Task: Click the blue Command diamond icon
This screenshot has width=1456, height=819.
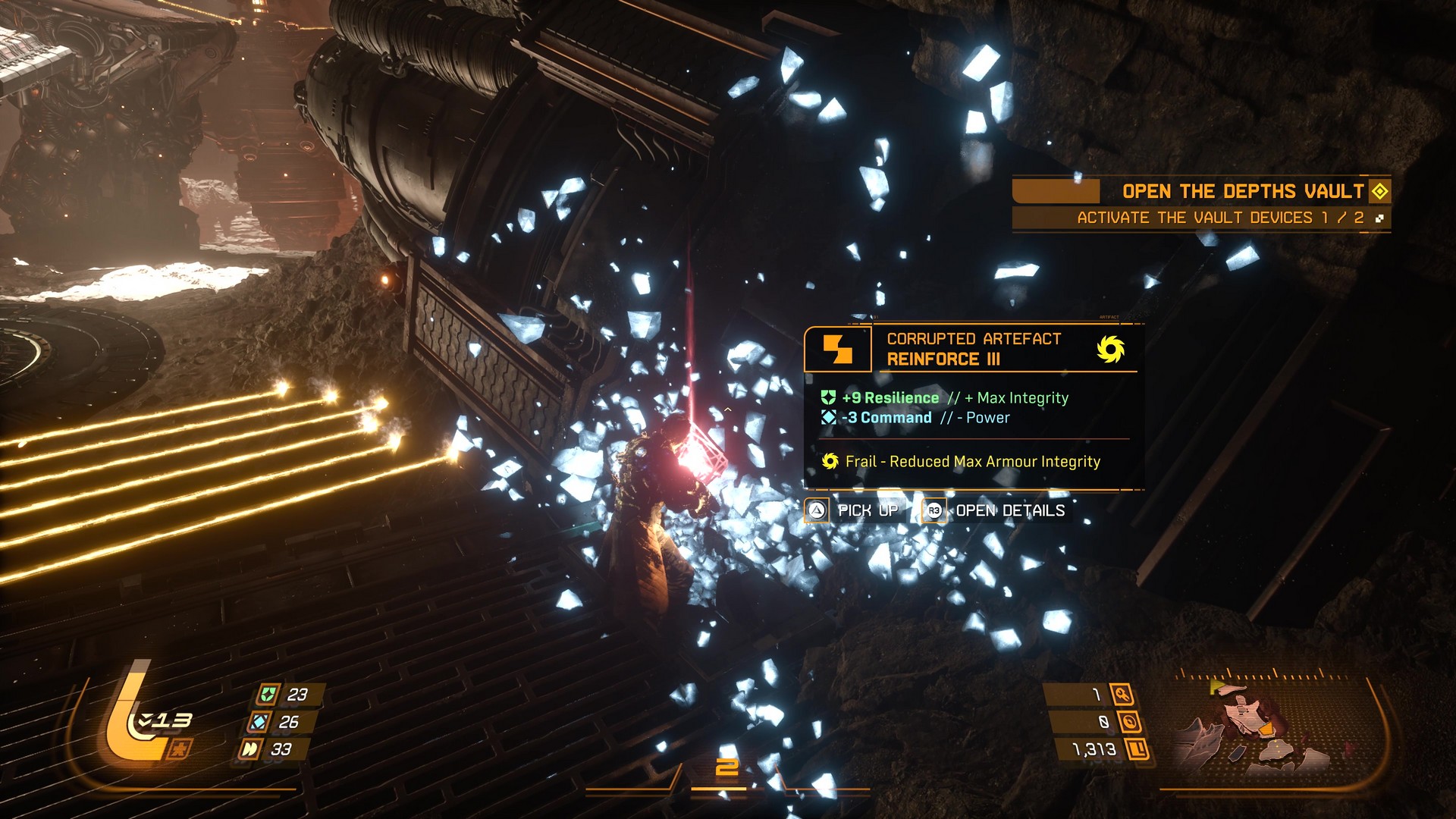Action: click(x=828, y=417)
